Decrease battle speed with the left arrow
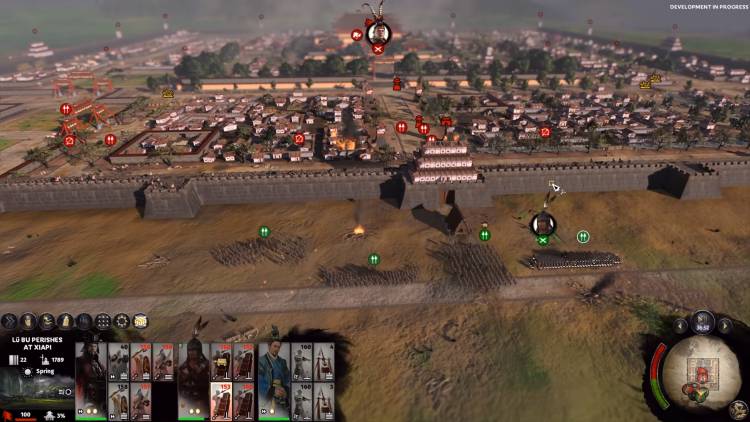Image resolution: width=750 pixels, height=422 pixels. [x=680, y=325]
